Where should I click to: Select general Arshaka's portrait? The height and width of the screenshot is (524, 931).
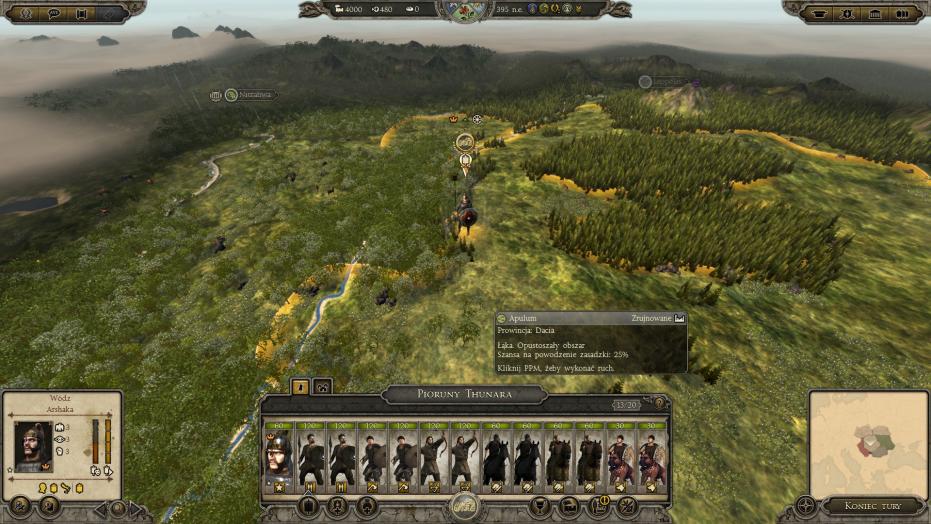click(x=34, y=447)
